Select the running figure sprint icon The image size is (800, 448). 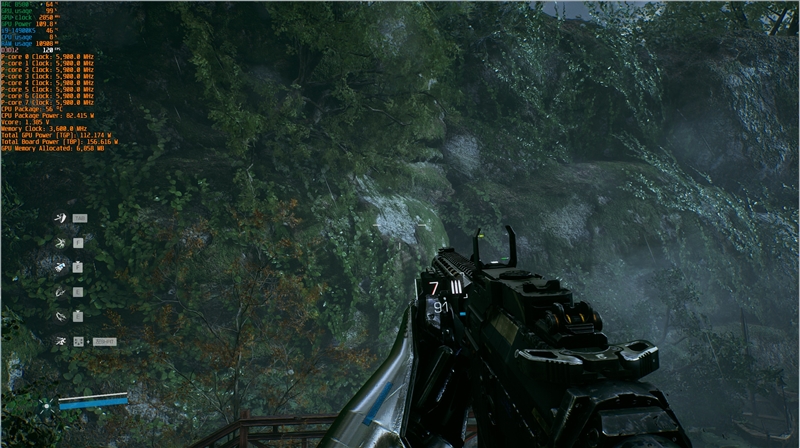(x=60, y=341)
